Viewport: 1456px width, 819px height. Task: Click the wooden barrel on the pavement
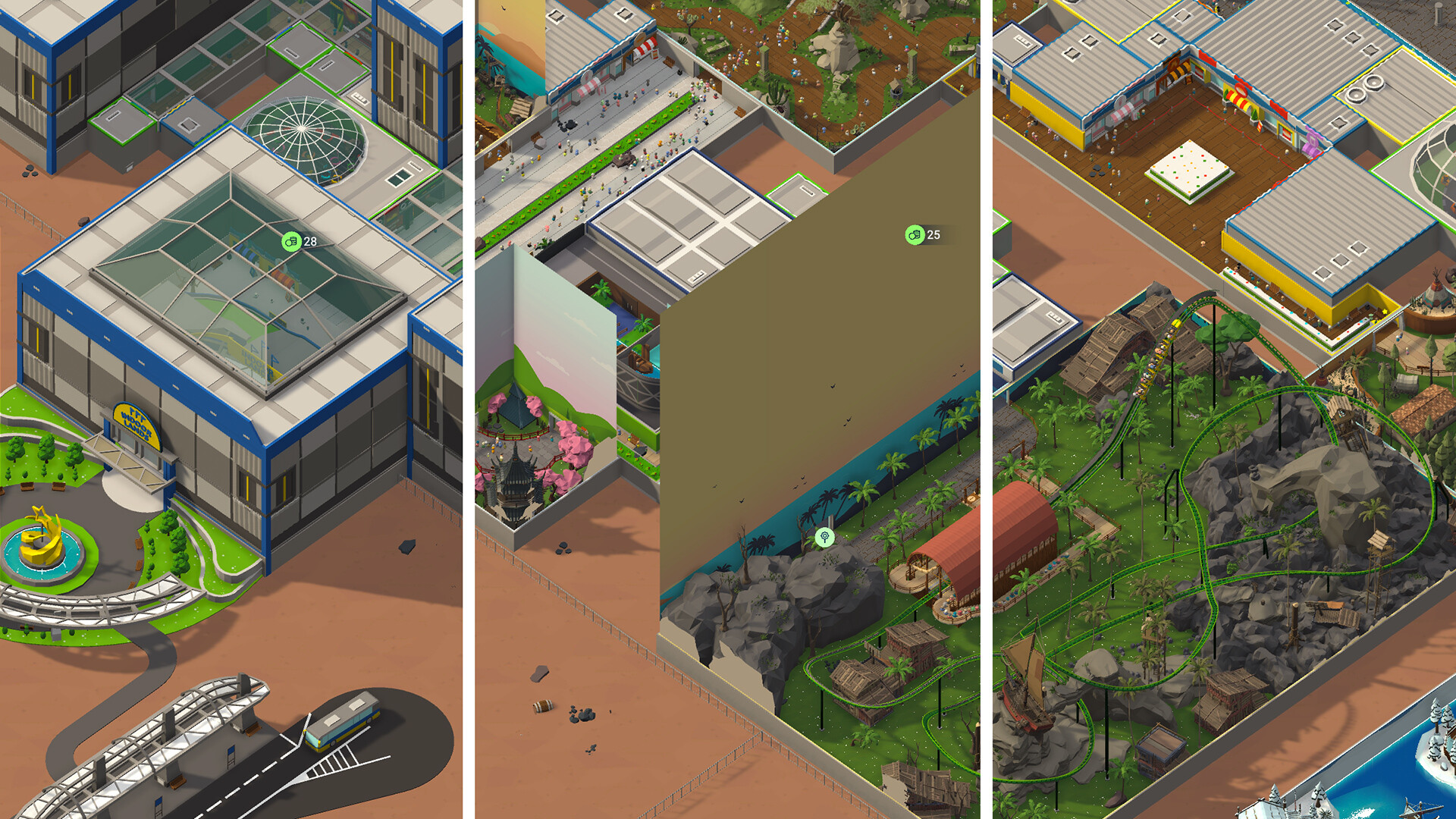coord(541,705)
